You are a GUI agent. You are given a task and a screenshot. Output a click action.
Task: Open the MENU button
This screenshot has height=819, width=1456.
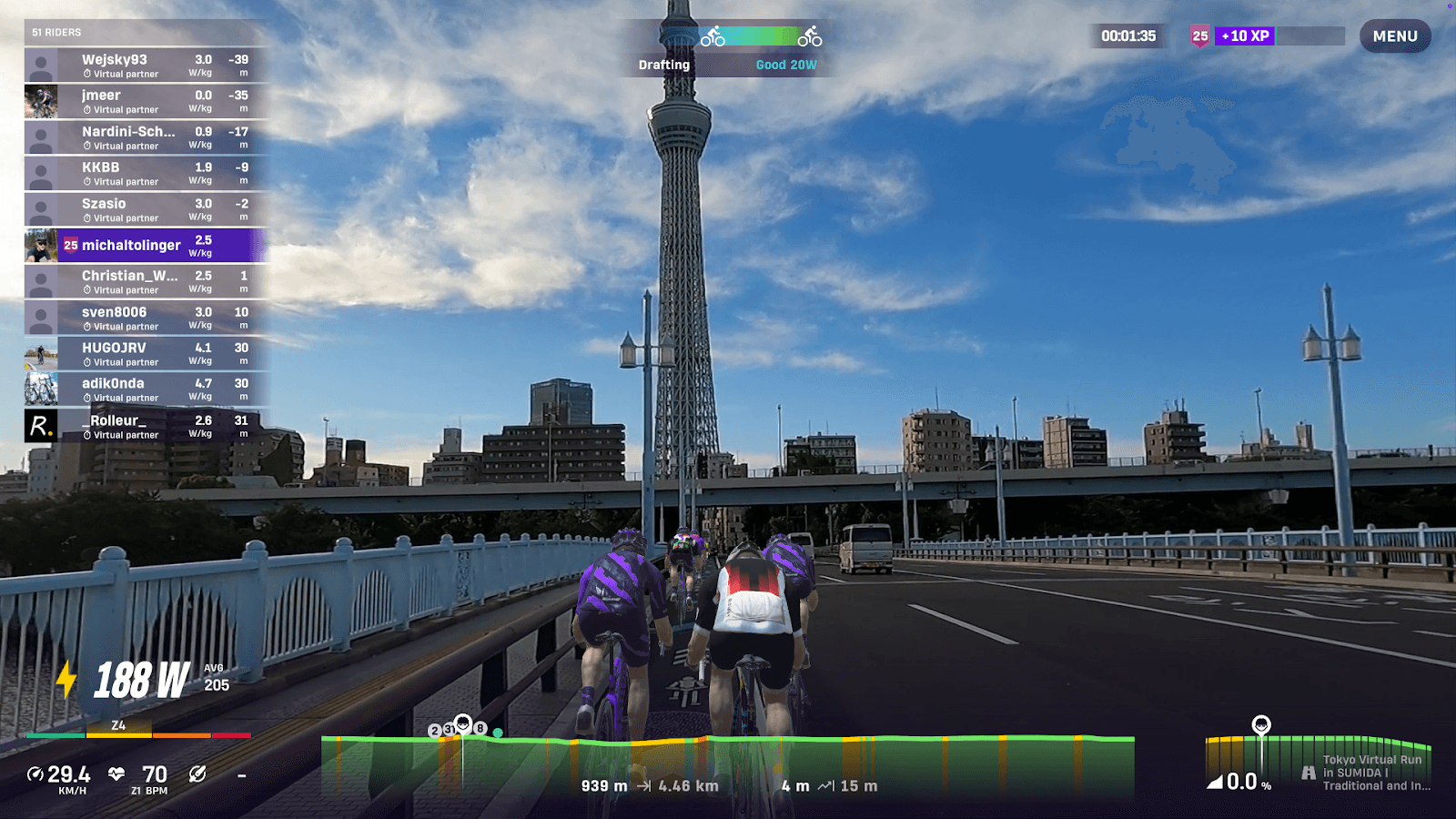(1394, 36)
